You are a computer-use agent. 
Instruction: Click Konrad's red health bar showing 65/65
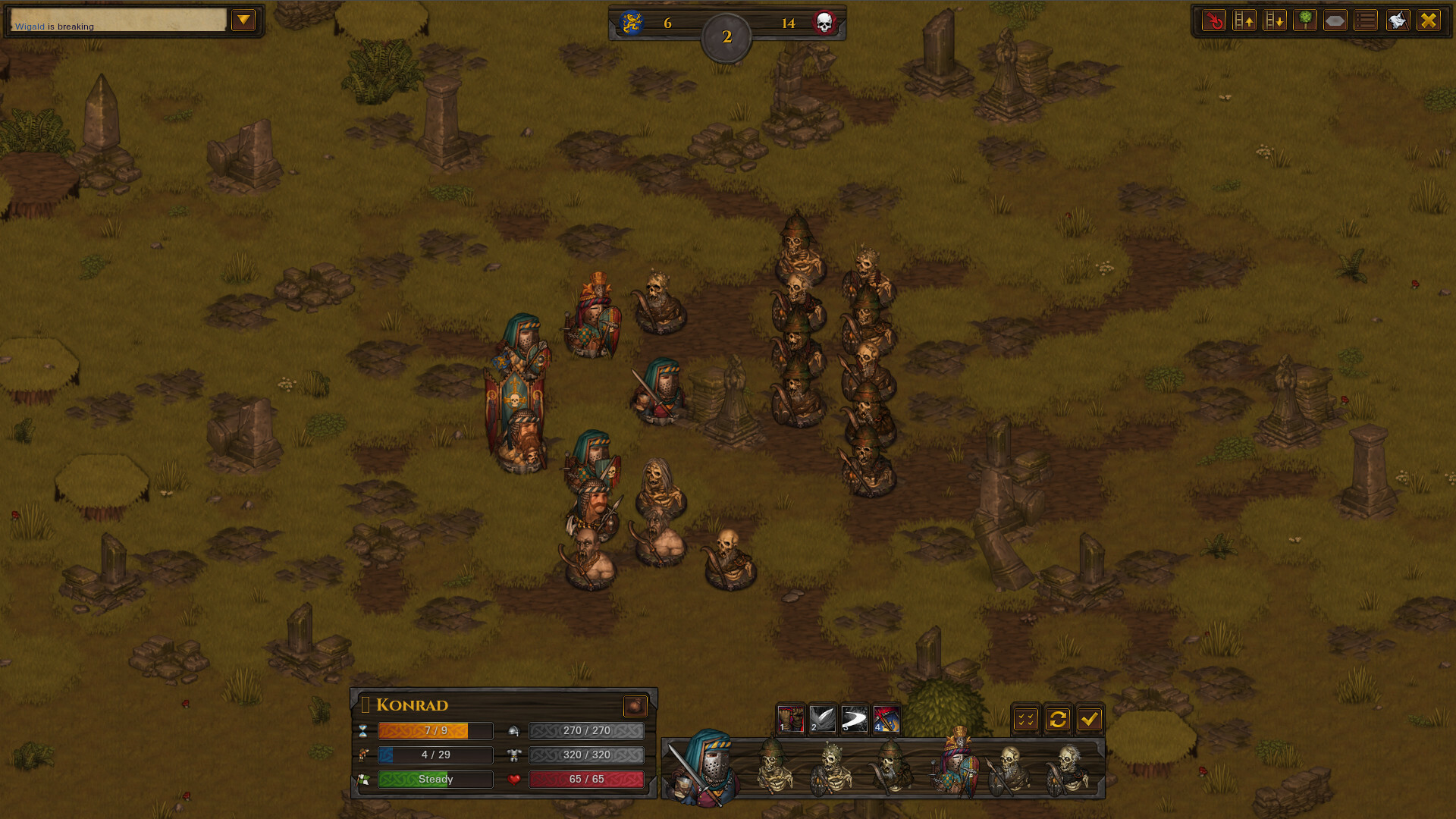click(x=585, y=779)
